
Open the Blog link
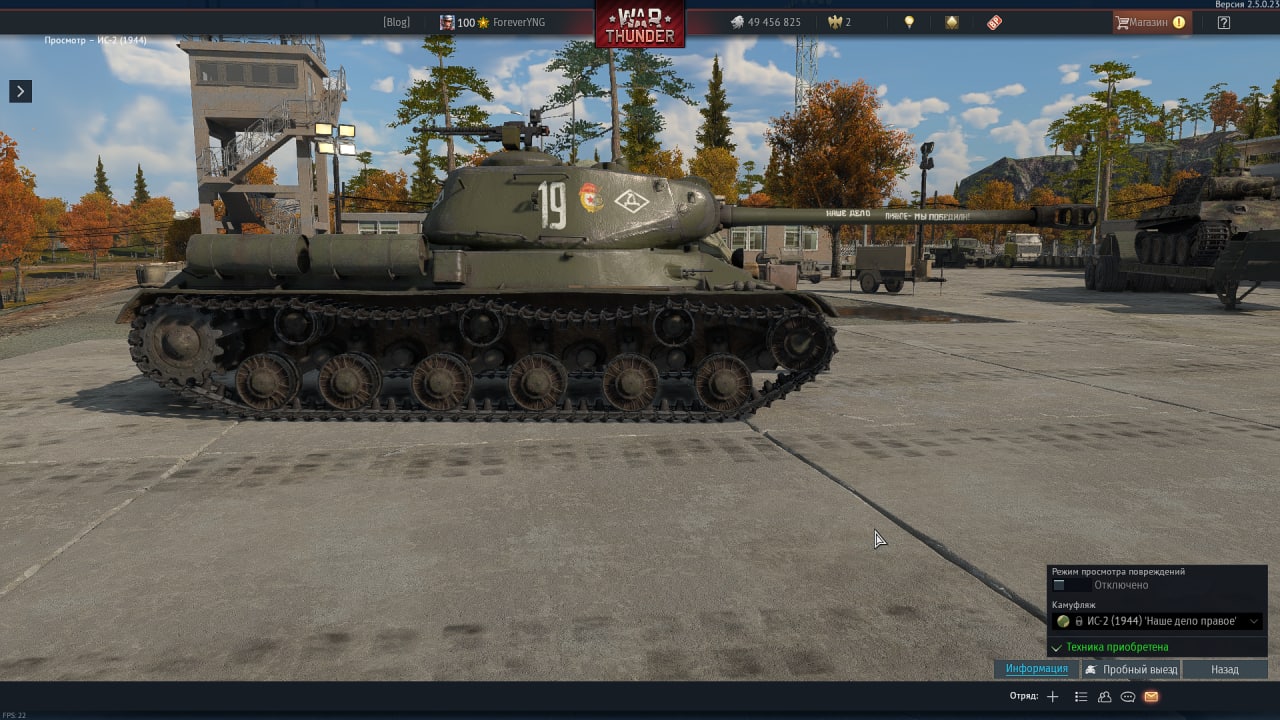[396, 22]
